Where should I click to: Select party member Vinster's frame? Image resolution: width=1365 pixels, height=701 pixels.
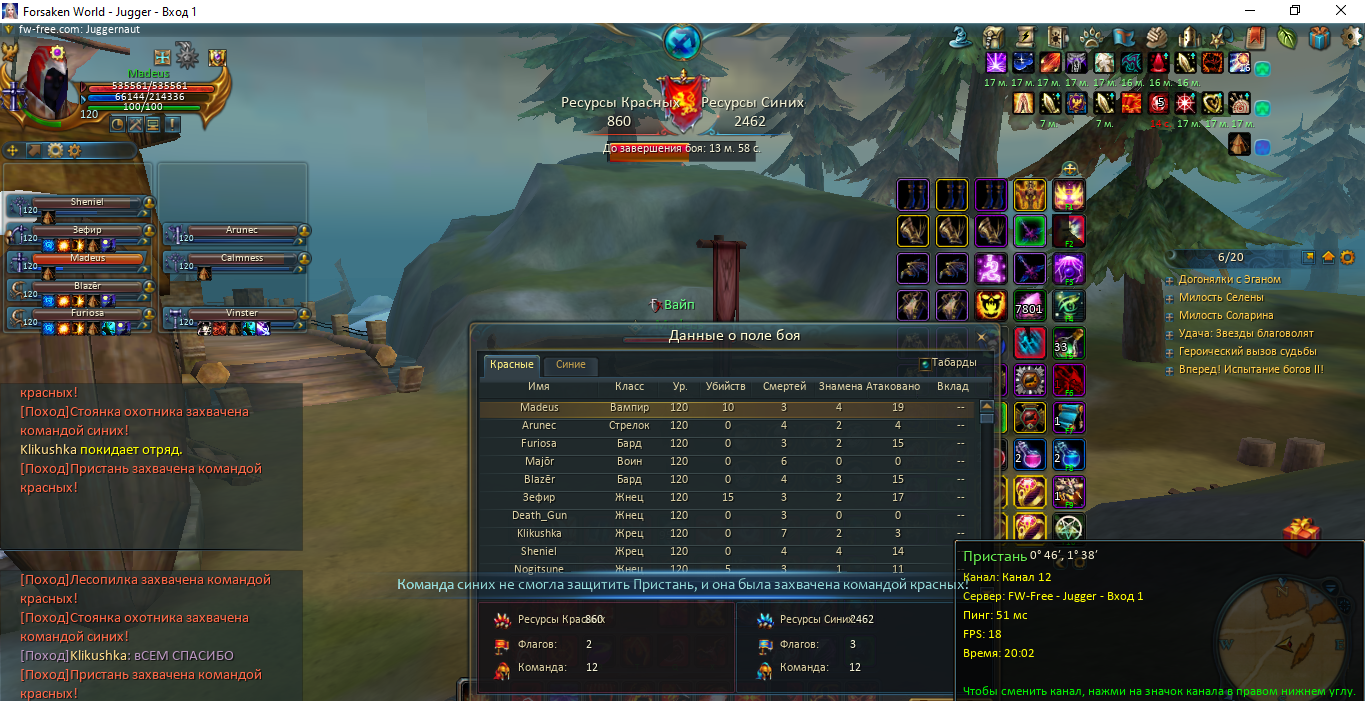[x=242, y=313]
